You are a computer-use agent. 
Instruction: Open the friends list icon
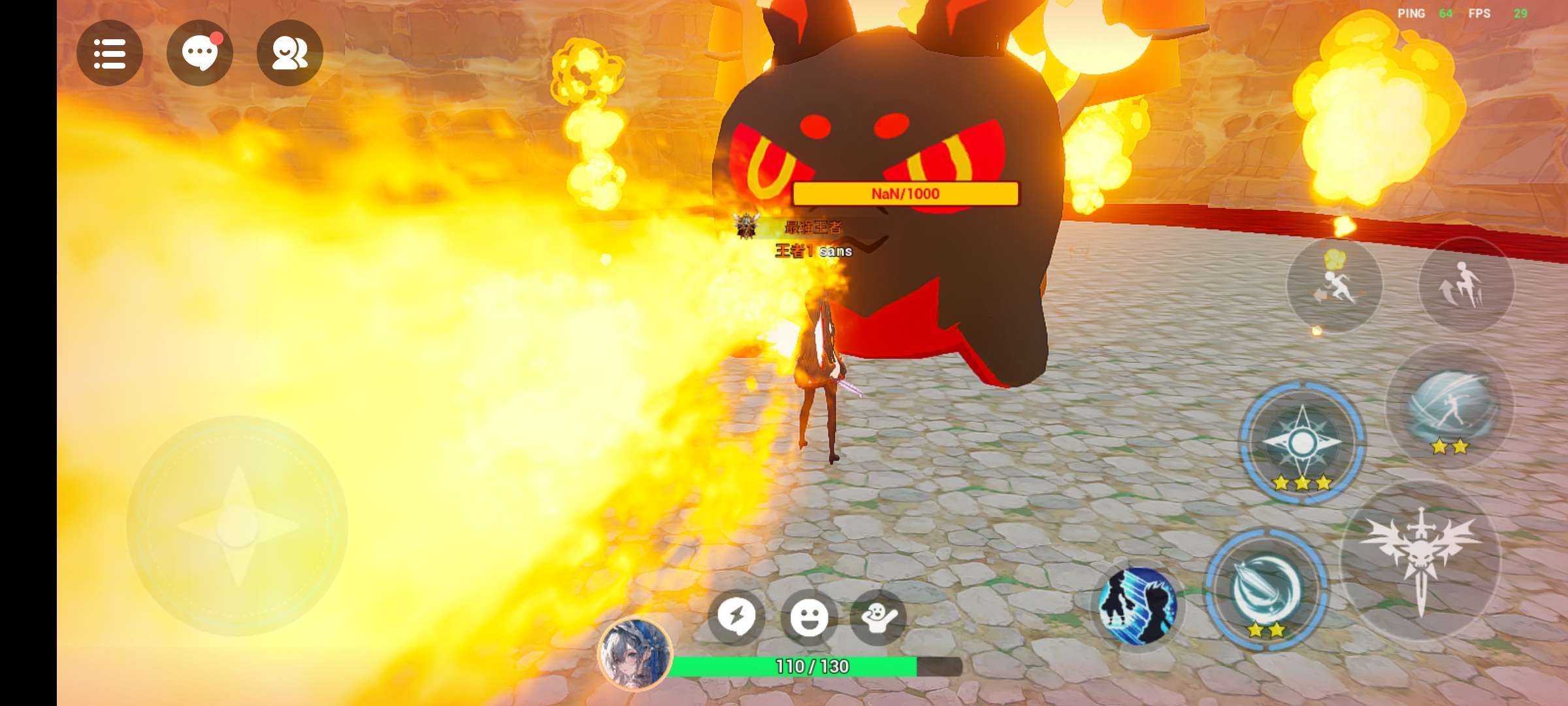(289, 53)
